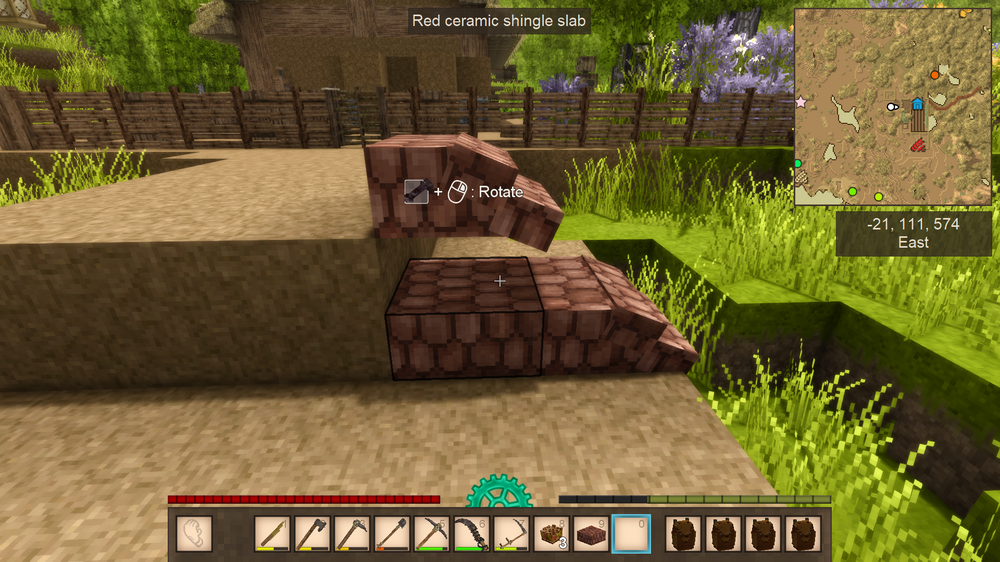Image resolution: width=1000 pixels, height=562 pixels.
Task: Select the scythe in hotbar slot 7
Action: tap(512, 533)
